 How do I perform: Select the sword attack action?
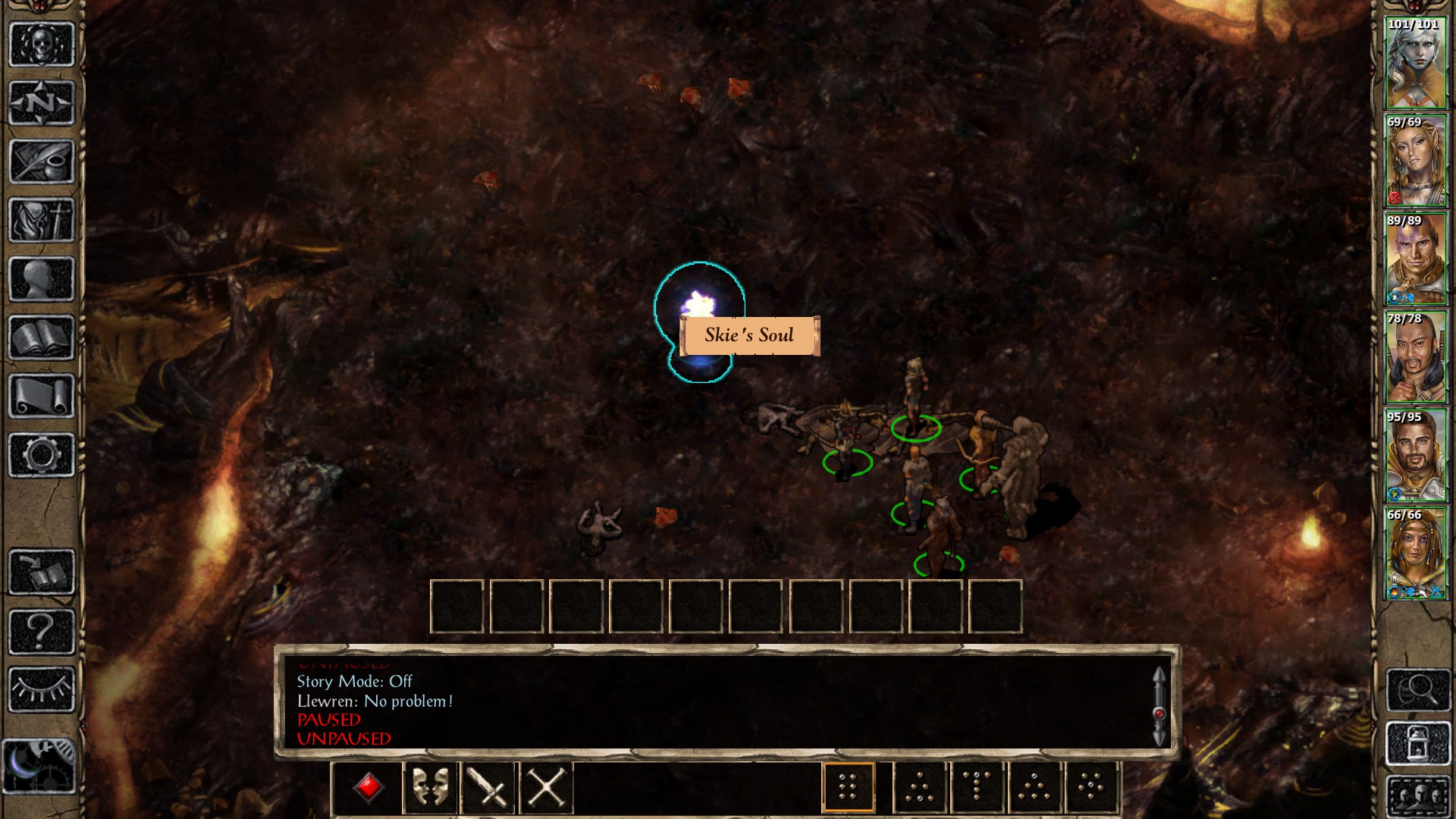click(x=488, y=786)
